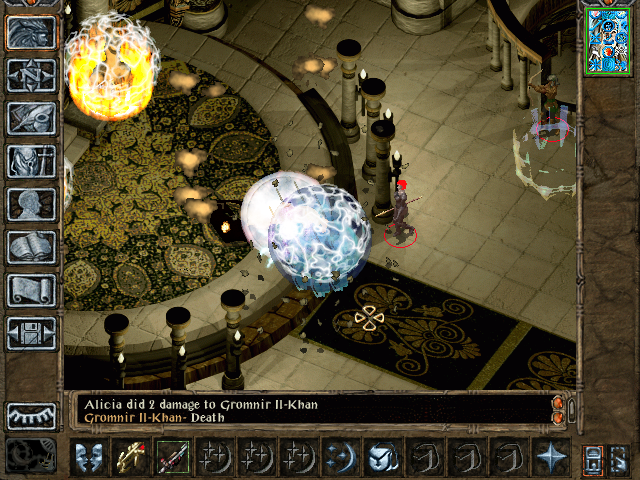The image size is (640, 480).
Task: Return to the game world view
Action: click(x=31, y=33)
